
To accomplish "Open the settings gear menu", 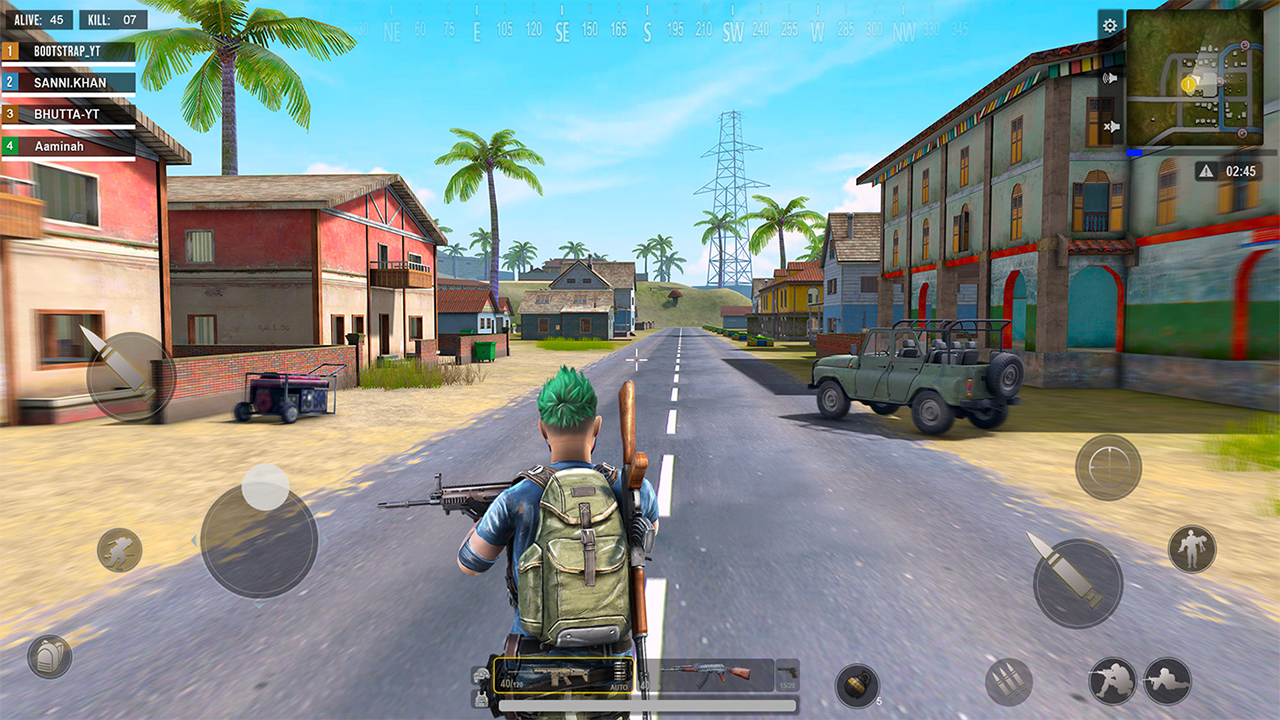I will point(1109,26).
